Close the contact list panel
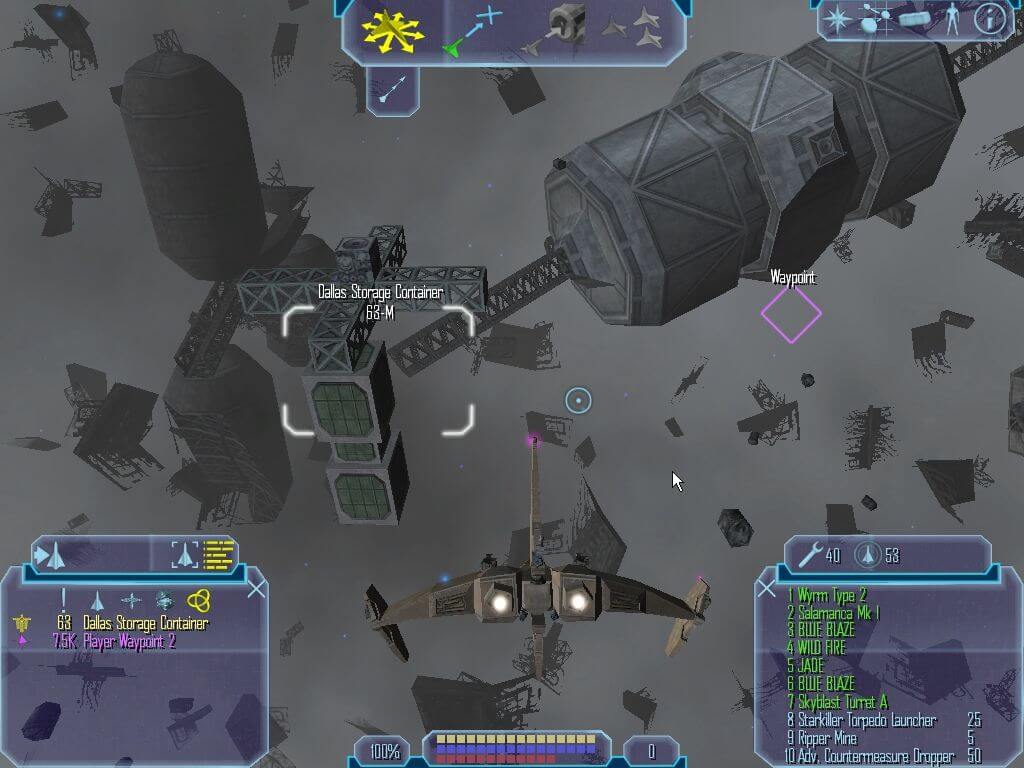1024x768 pixels. tap(256, 589)
